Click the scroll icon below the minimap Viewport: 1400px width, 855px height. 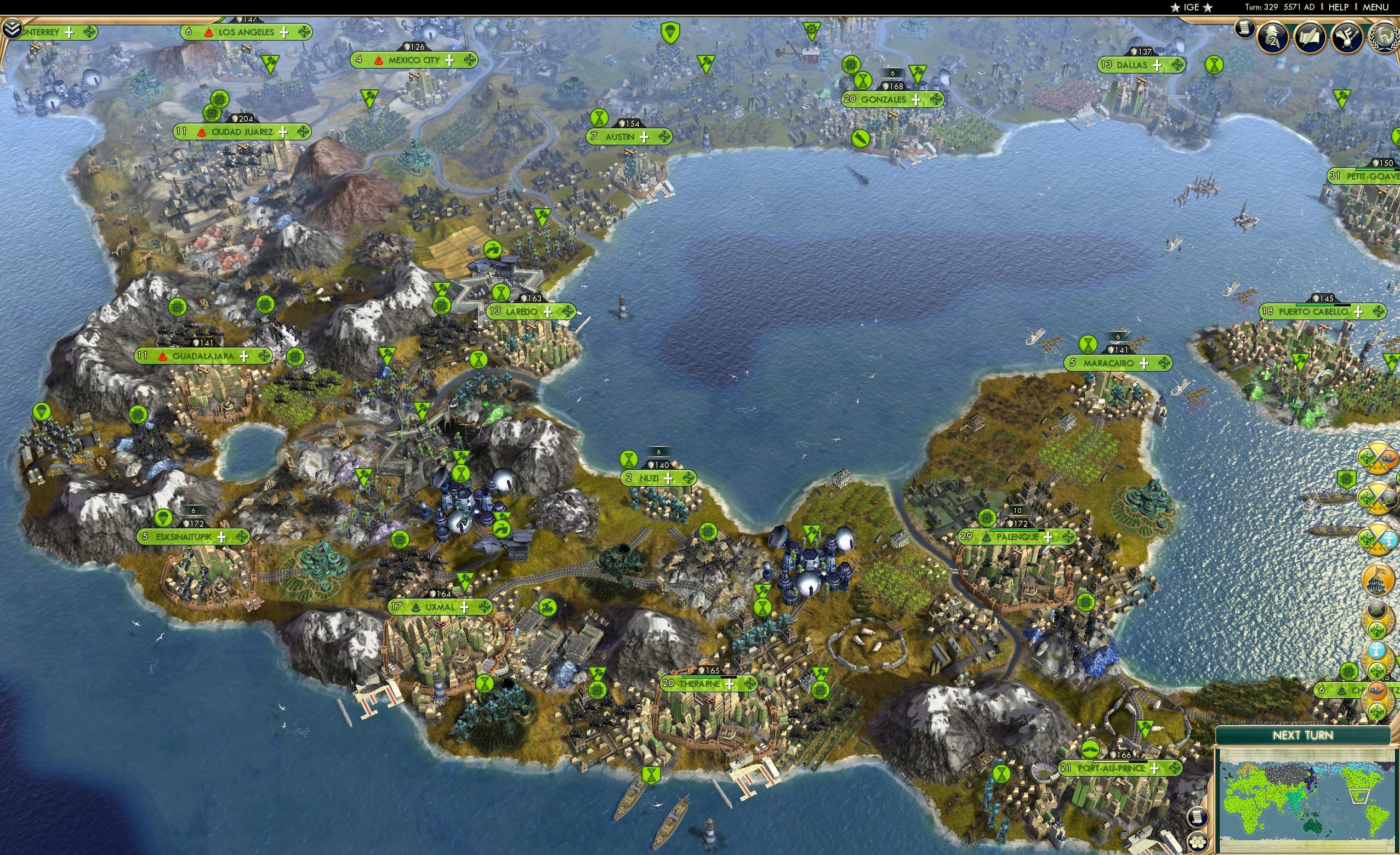(1198, 818)
